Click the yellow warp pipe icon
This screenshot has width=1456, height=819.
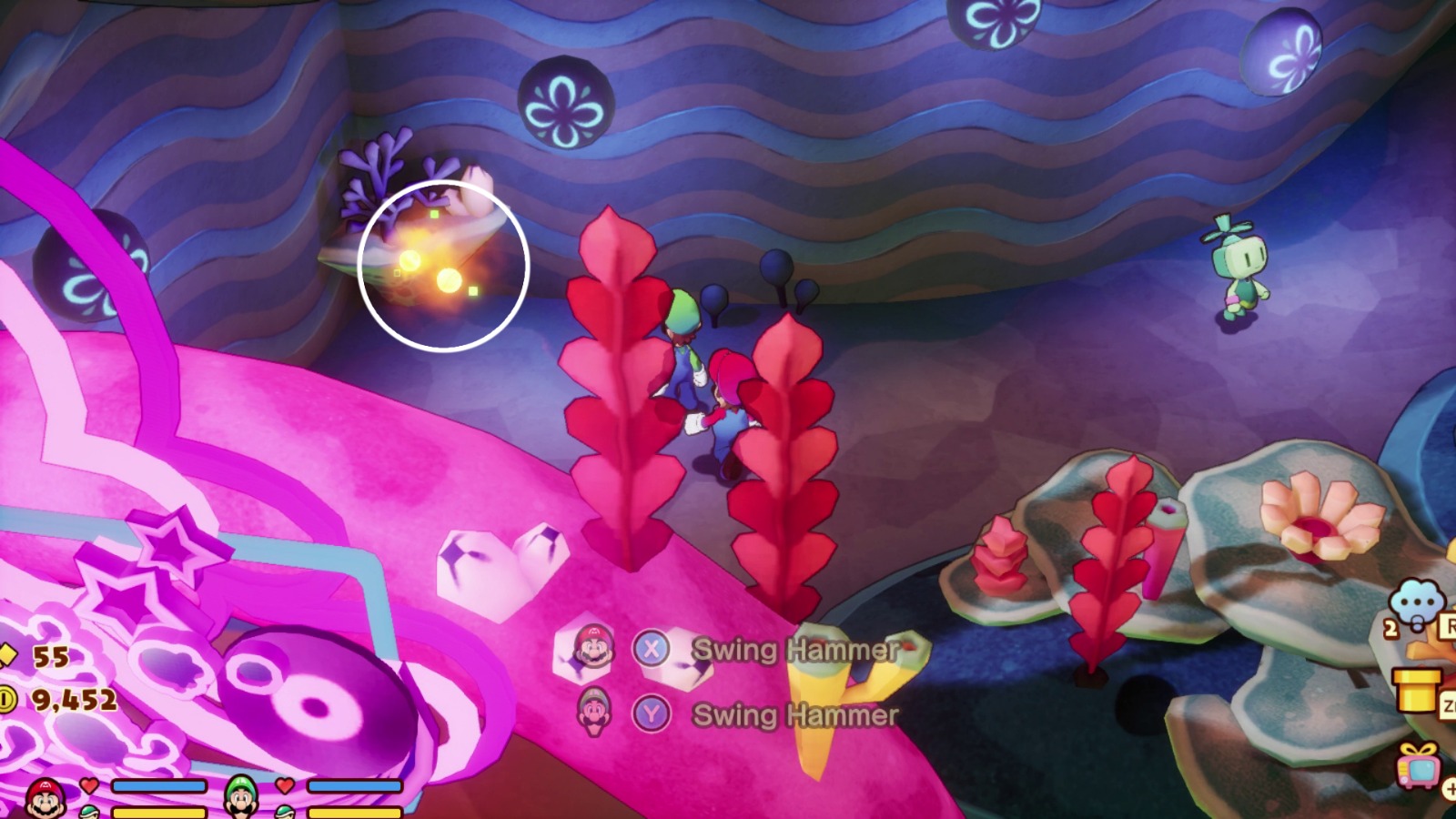pos(1416,690)
